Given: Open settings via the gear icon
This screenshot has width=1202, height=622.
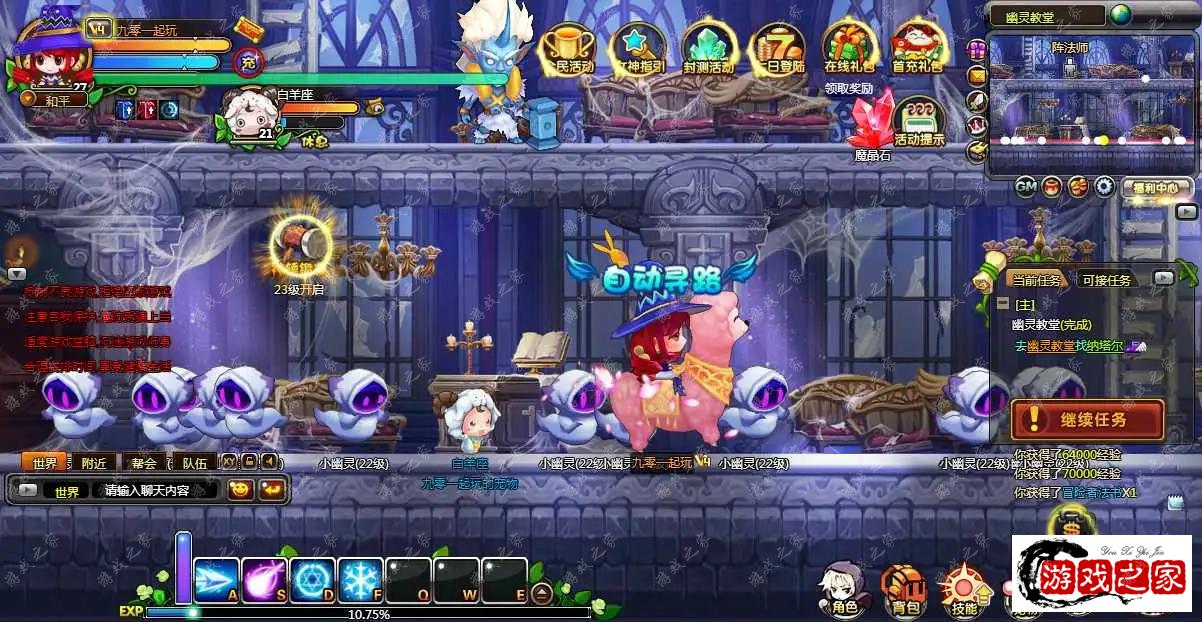Looking at the screenshot, I should [1104, 186].
